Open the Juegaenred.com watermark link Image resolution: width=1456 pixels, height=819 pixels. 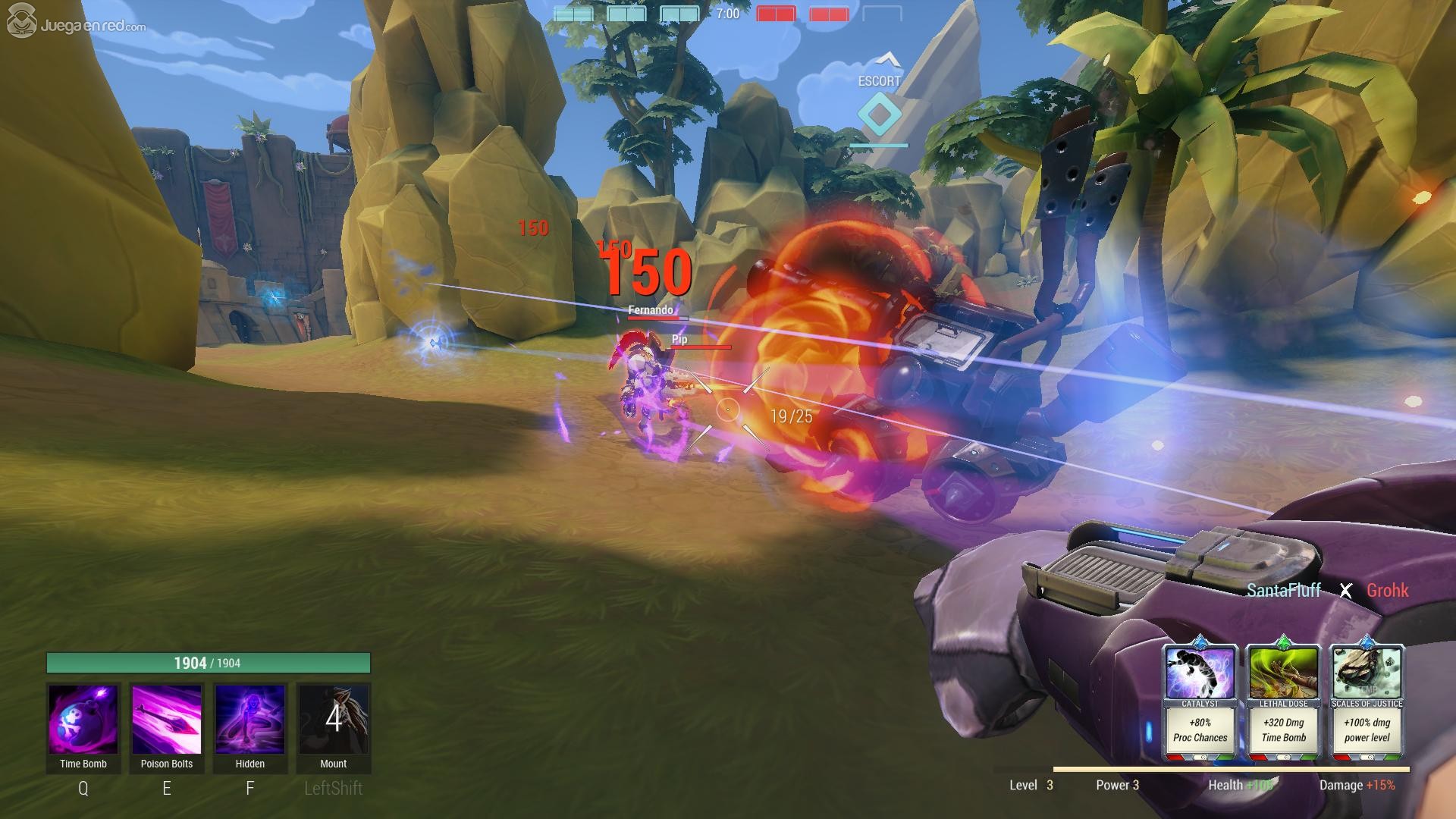[x=77, y=25]
